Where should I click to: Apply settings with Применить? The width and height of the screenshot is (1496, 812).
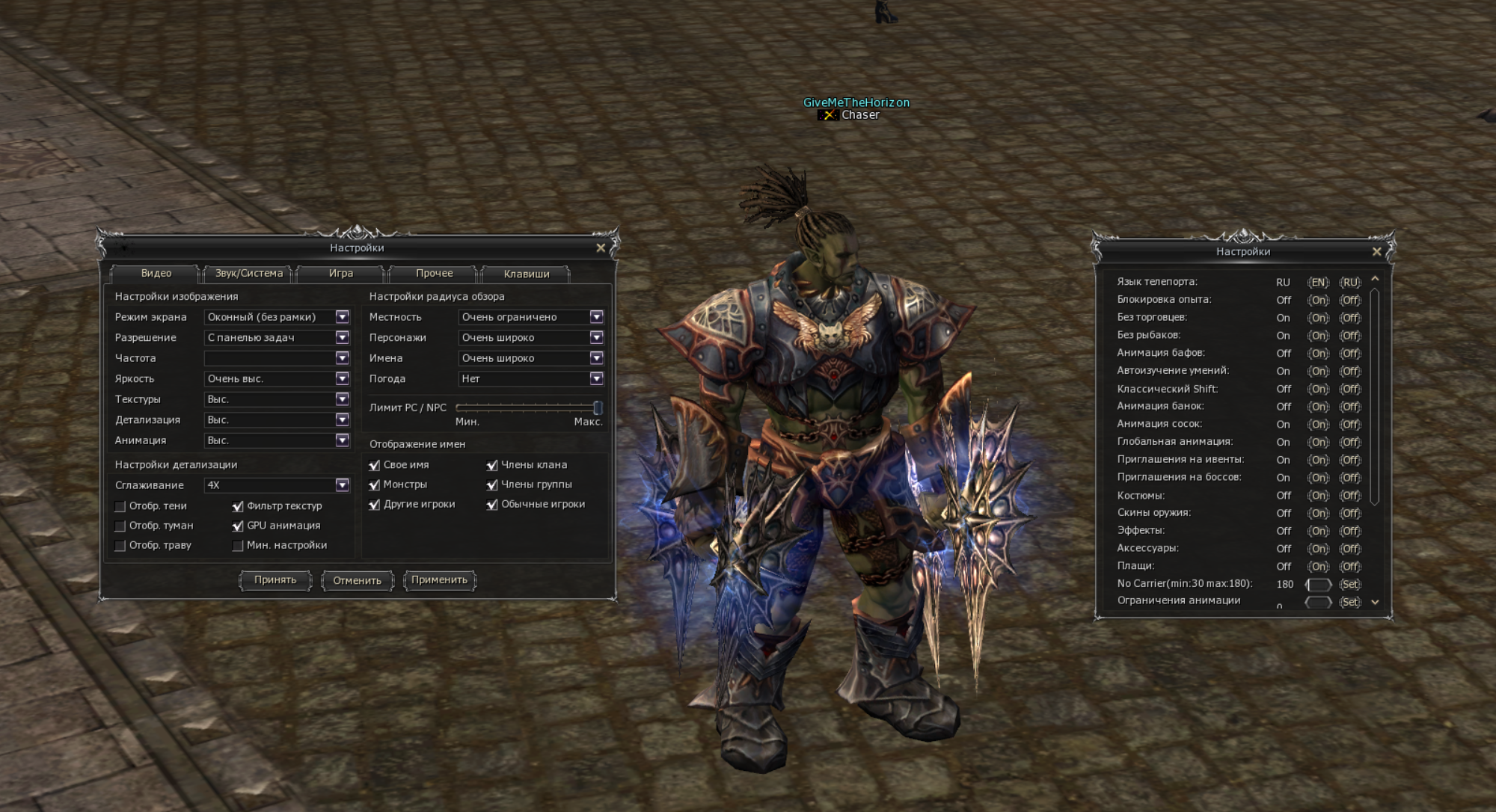440,580
